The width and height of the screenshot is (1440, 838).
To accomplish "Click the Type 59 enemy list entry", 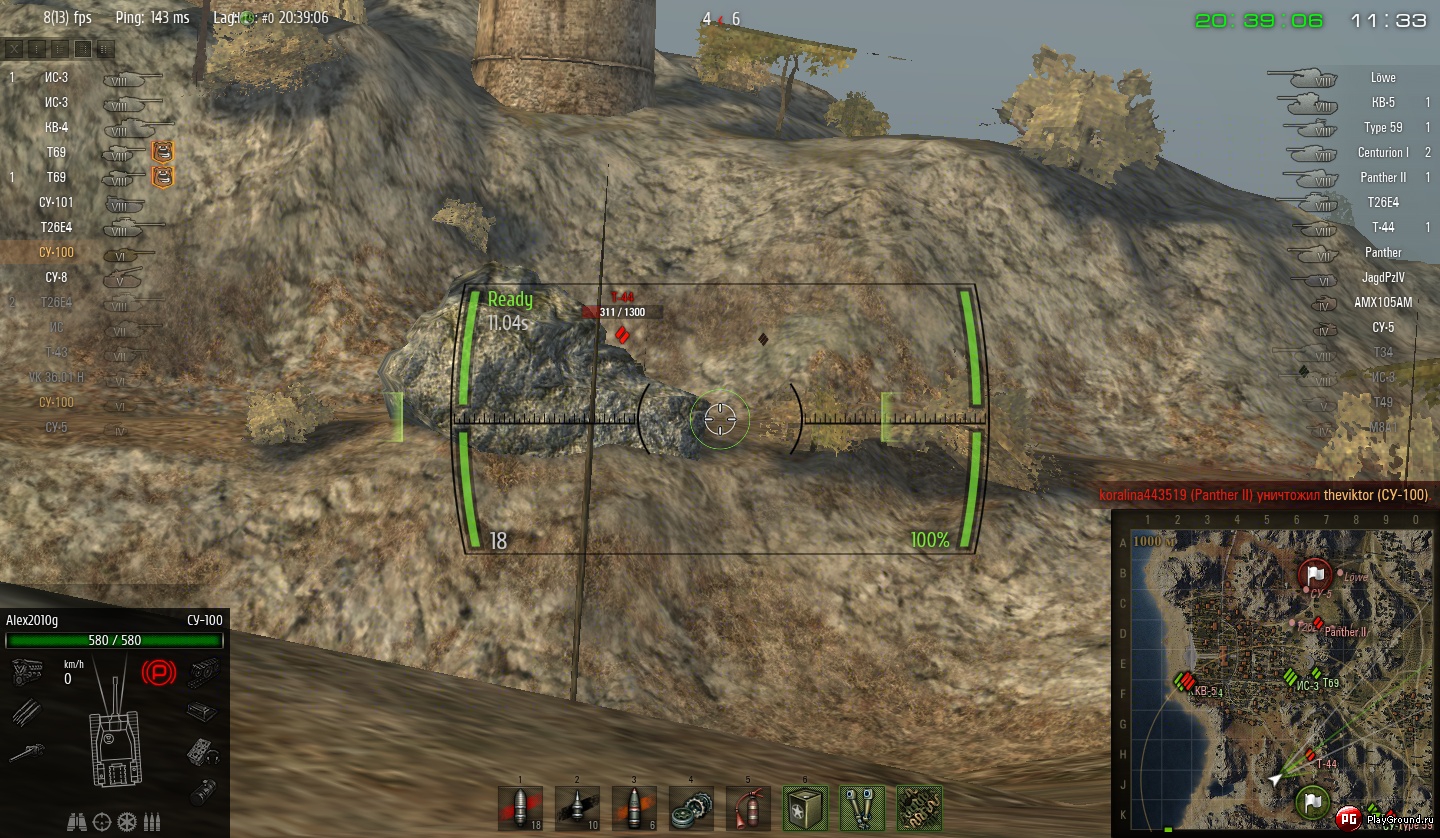I will coord(1383,127).
